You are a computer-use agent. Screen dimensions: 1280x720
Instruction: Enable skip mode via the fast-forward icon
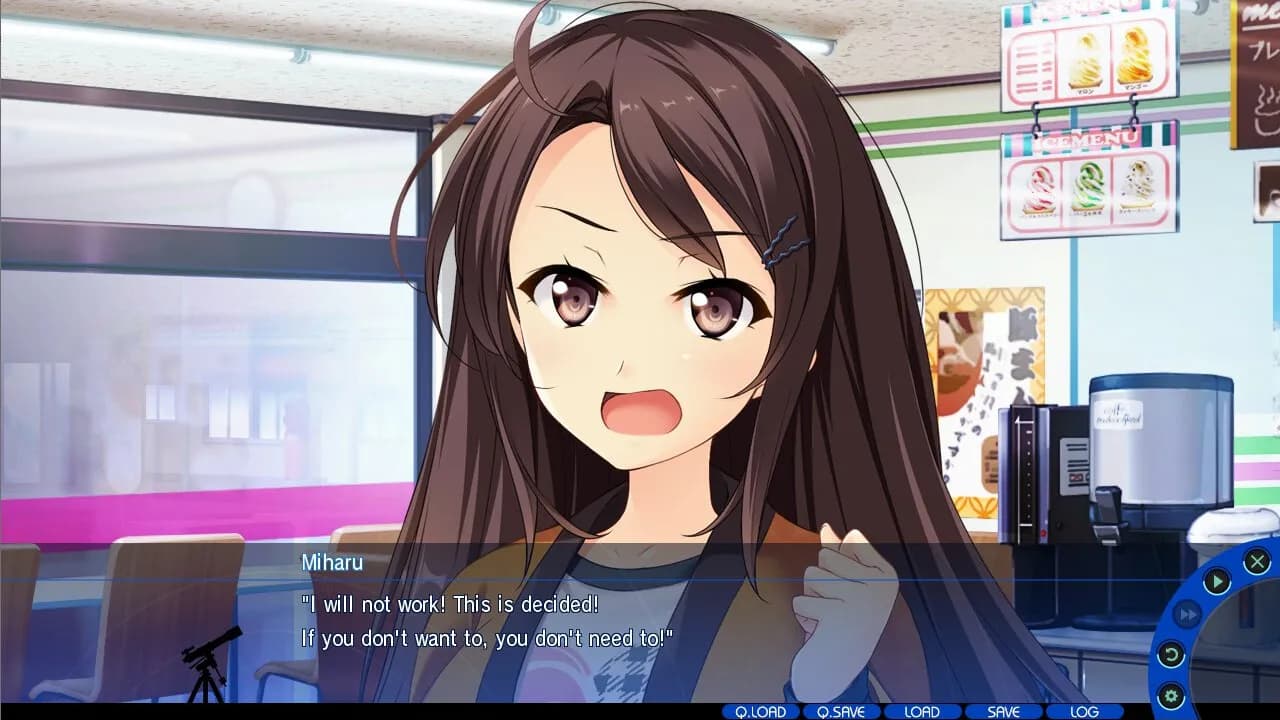click(x=1189, y=614)
